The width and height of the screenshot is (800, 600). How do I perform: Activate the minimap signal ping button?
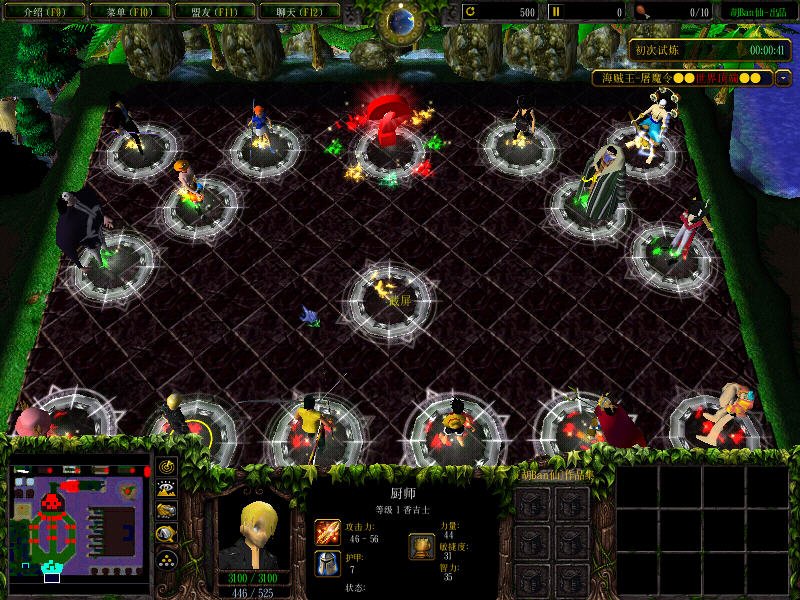click(x=166, y=467)
